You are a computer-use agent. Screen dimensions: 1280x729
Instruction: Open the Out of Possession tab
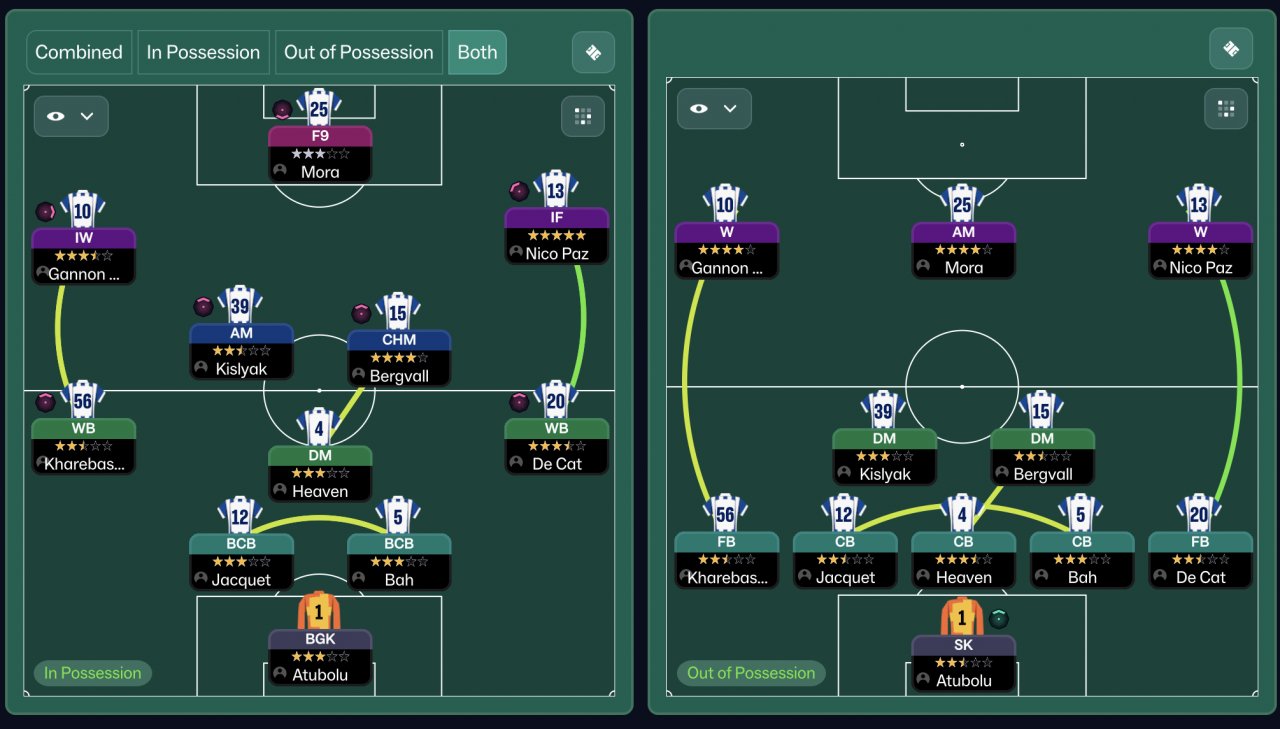pos(359,52)
